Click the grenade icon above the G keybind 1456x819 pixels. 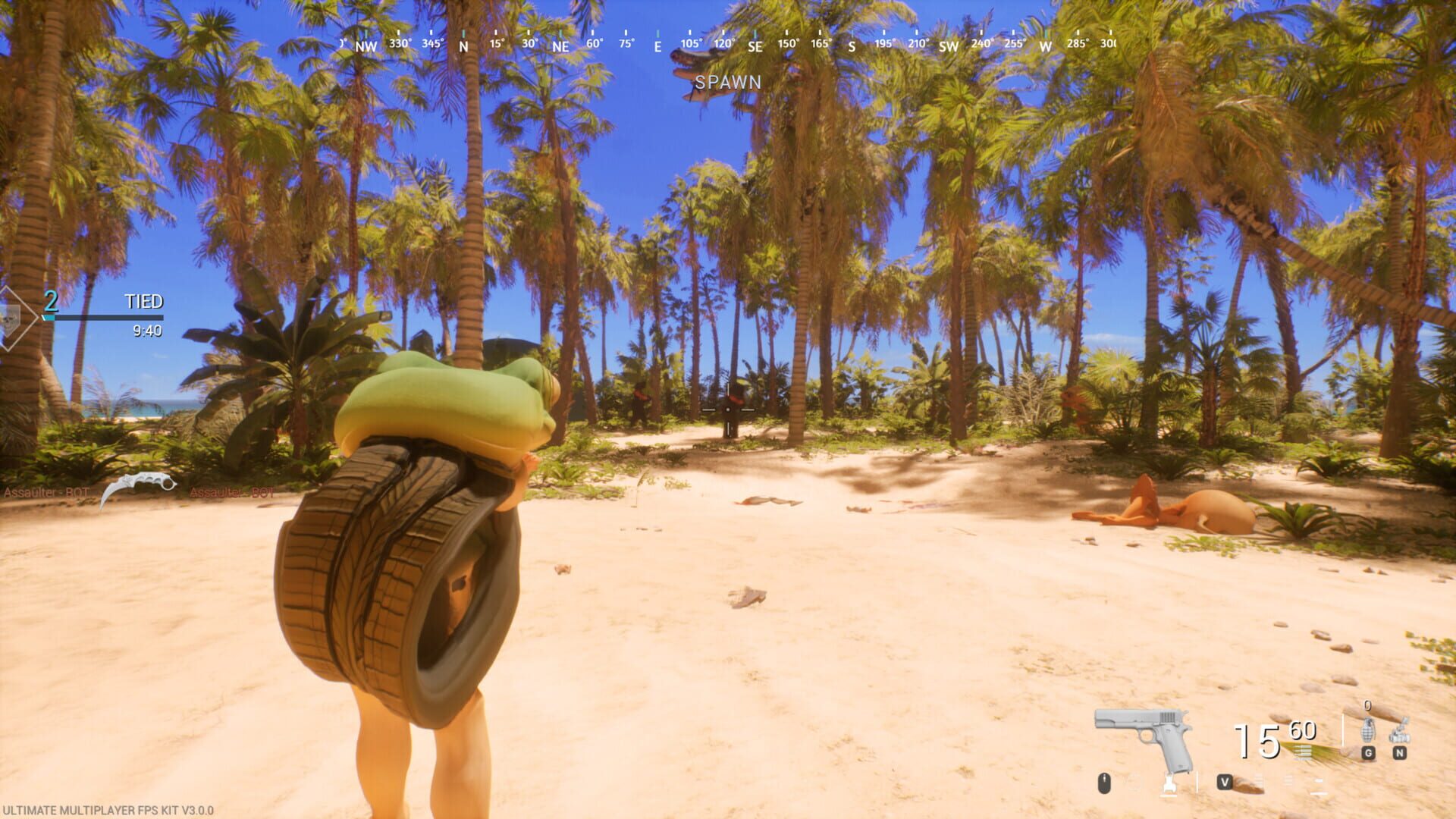pos(1369,730)
